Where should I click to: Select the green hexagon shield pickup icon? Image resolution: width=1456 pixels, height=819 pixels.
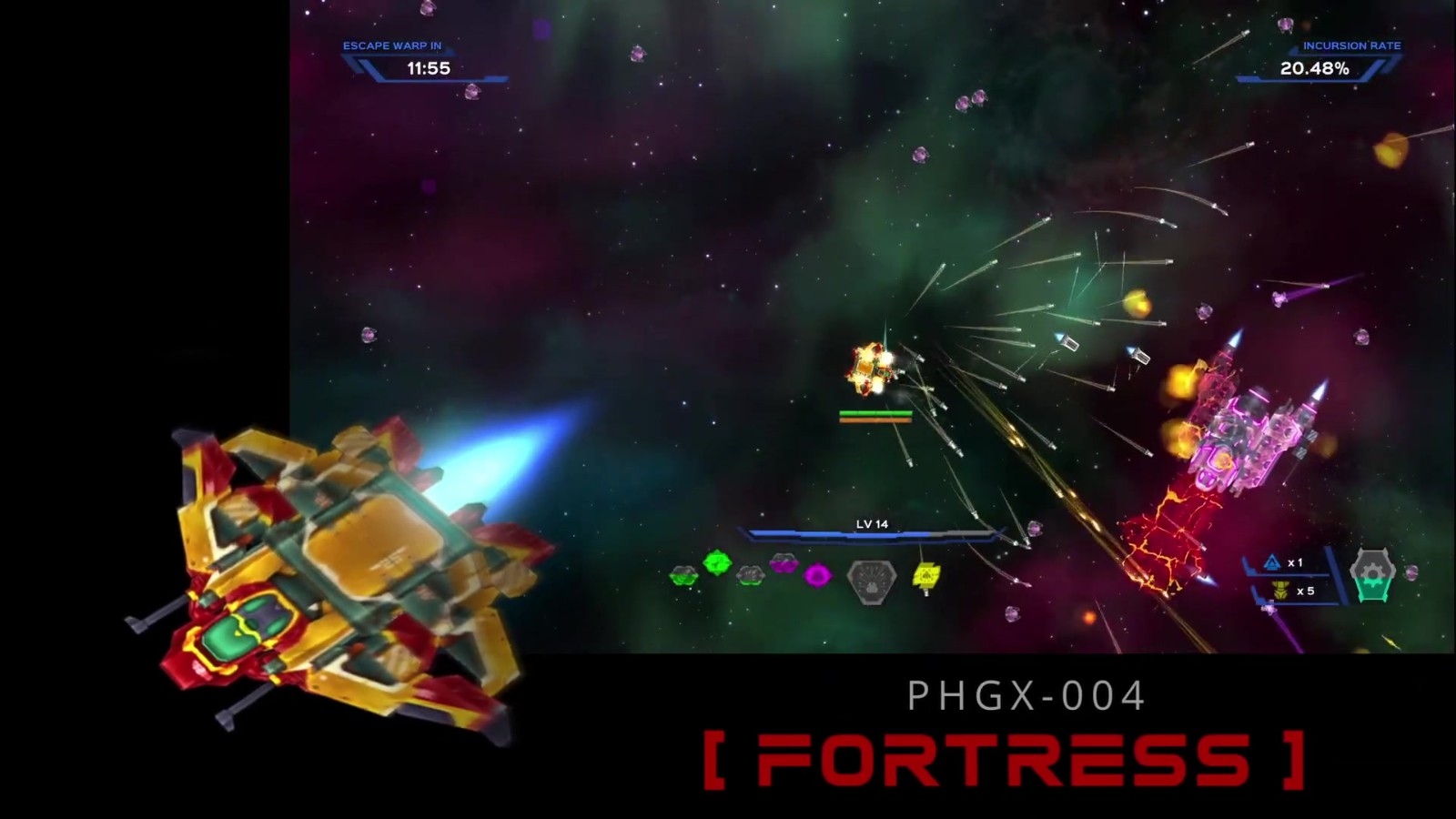[682, 575]
